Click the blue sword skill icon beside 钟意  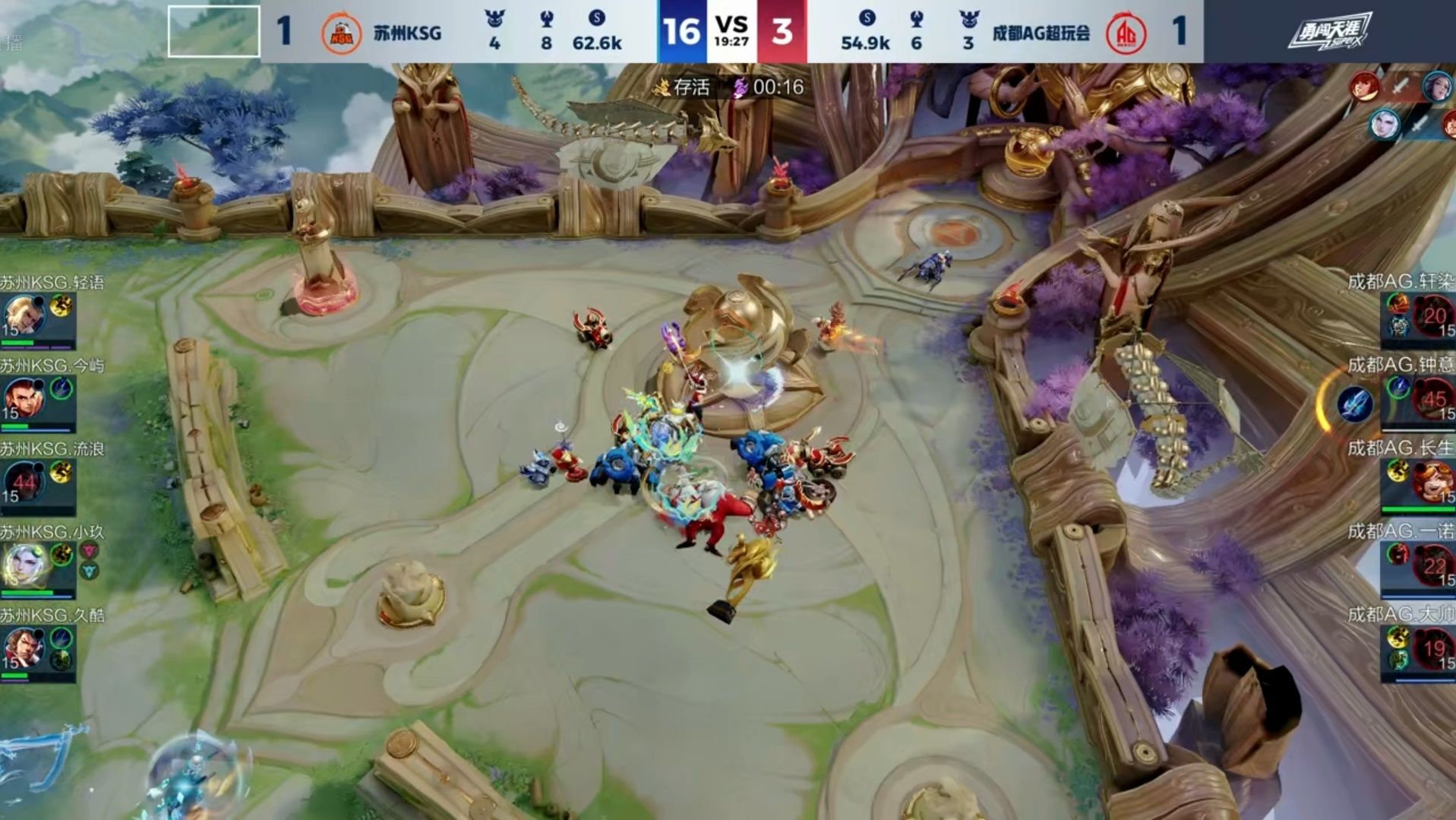pos(1354,404)
